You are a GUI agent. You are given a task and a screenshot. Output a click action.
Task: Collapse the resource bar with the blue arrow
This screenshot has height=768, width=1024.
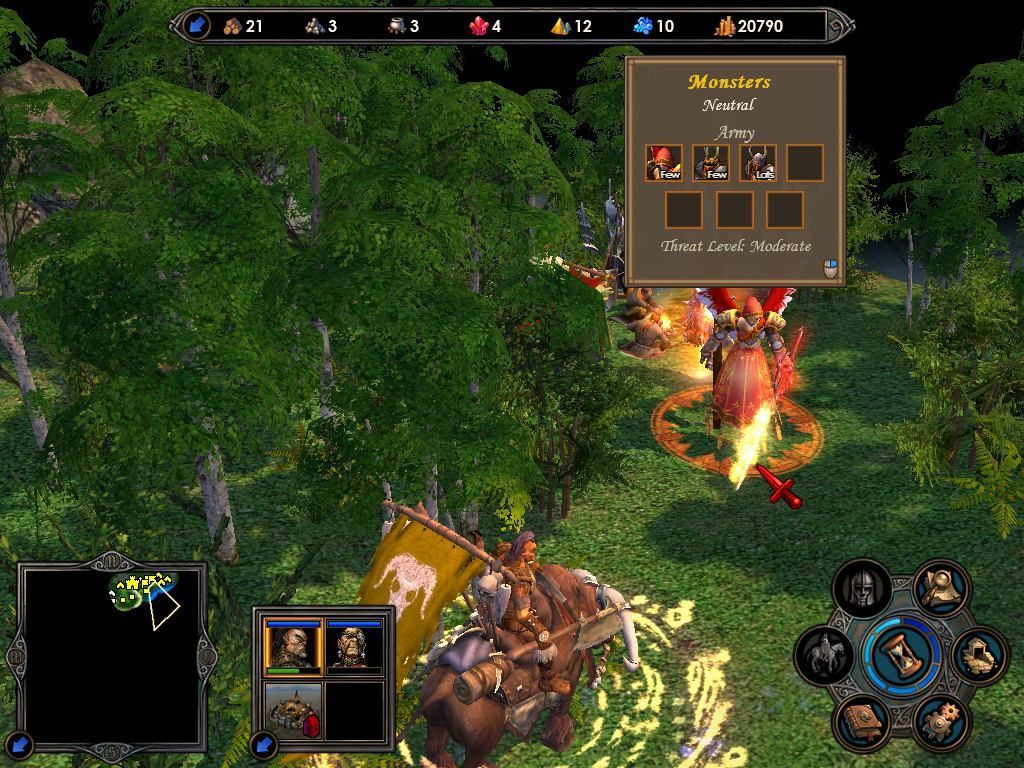click(x=197, y=26)
